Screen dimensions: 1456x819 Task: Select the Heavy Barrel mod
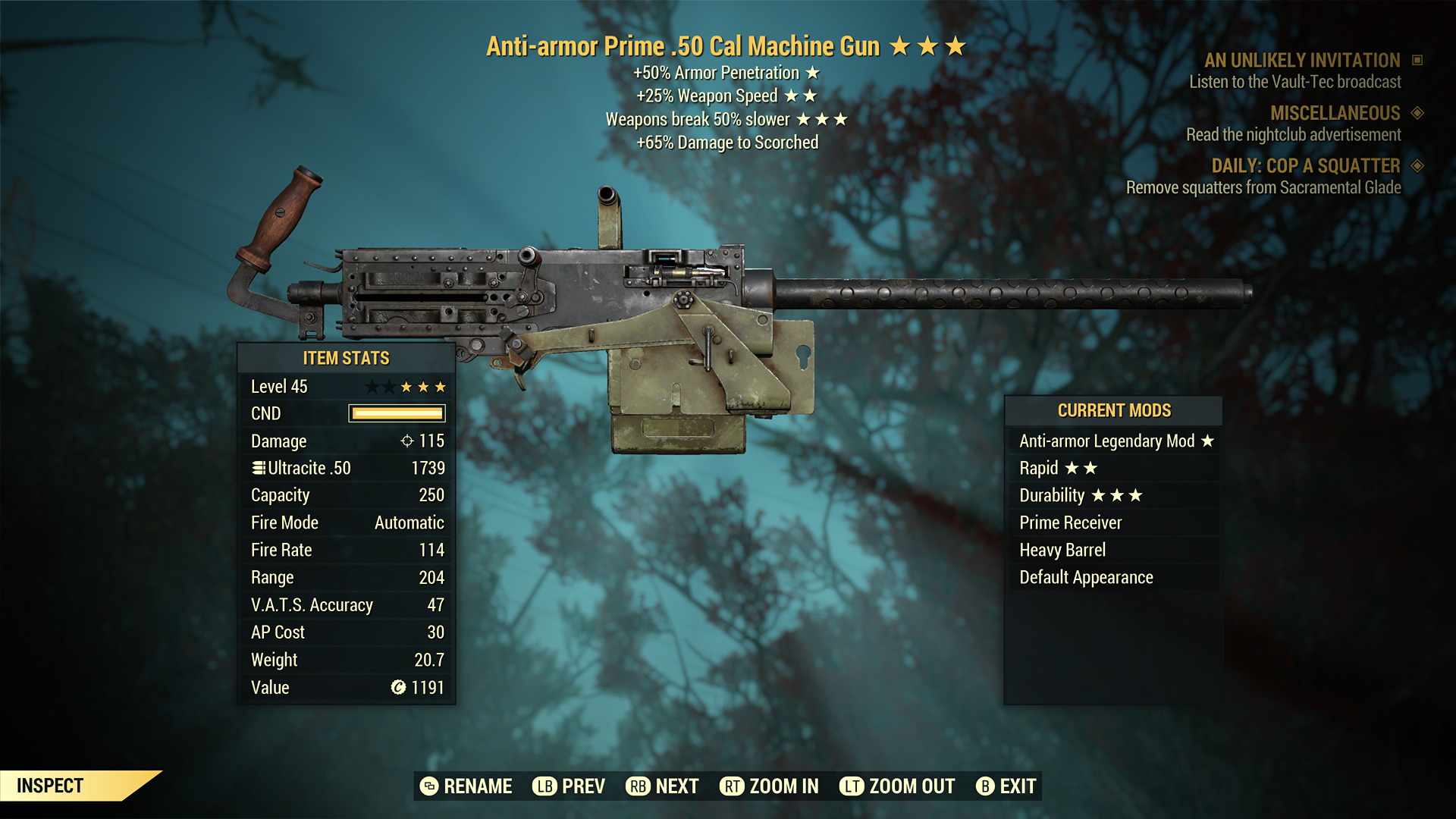click(x=1113, y=551)
